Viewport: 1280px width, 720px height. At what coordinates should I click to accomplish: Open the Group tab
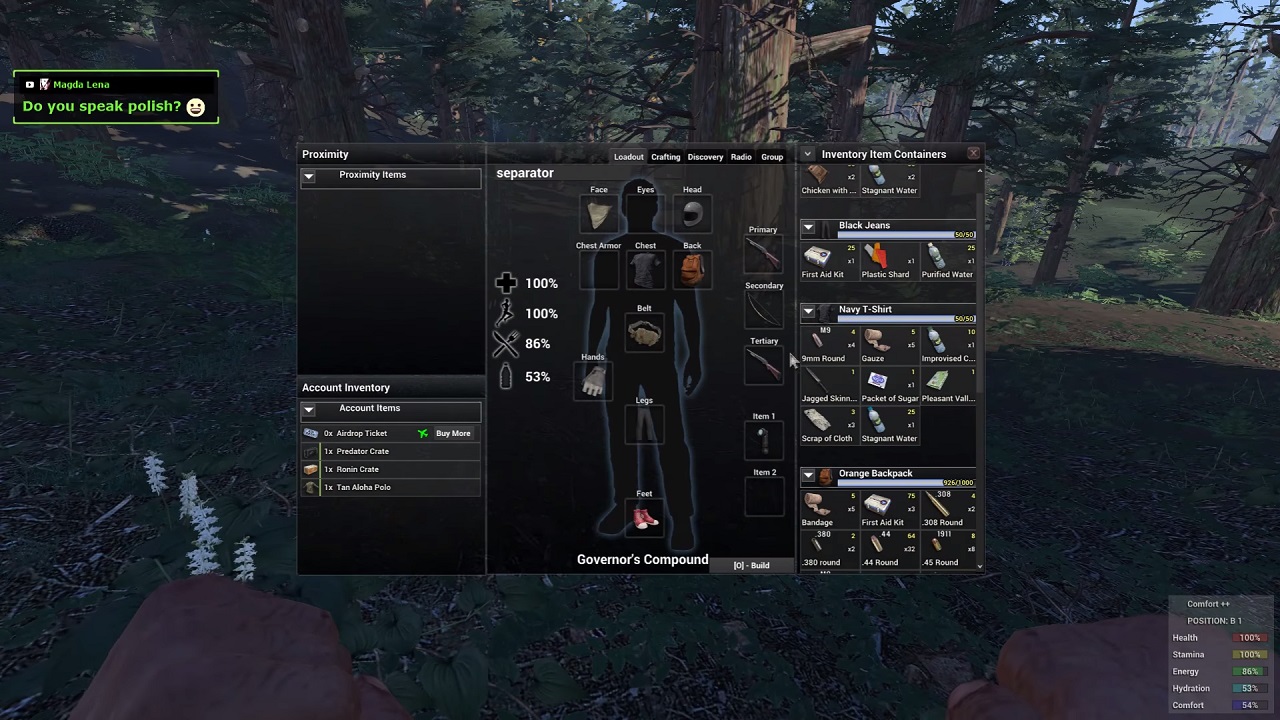(772, 157)
